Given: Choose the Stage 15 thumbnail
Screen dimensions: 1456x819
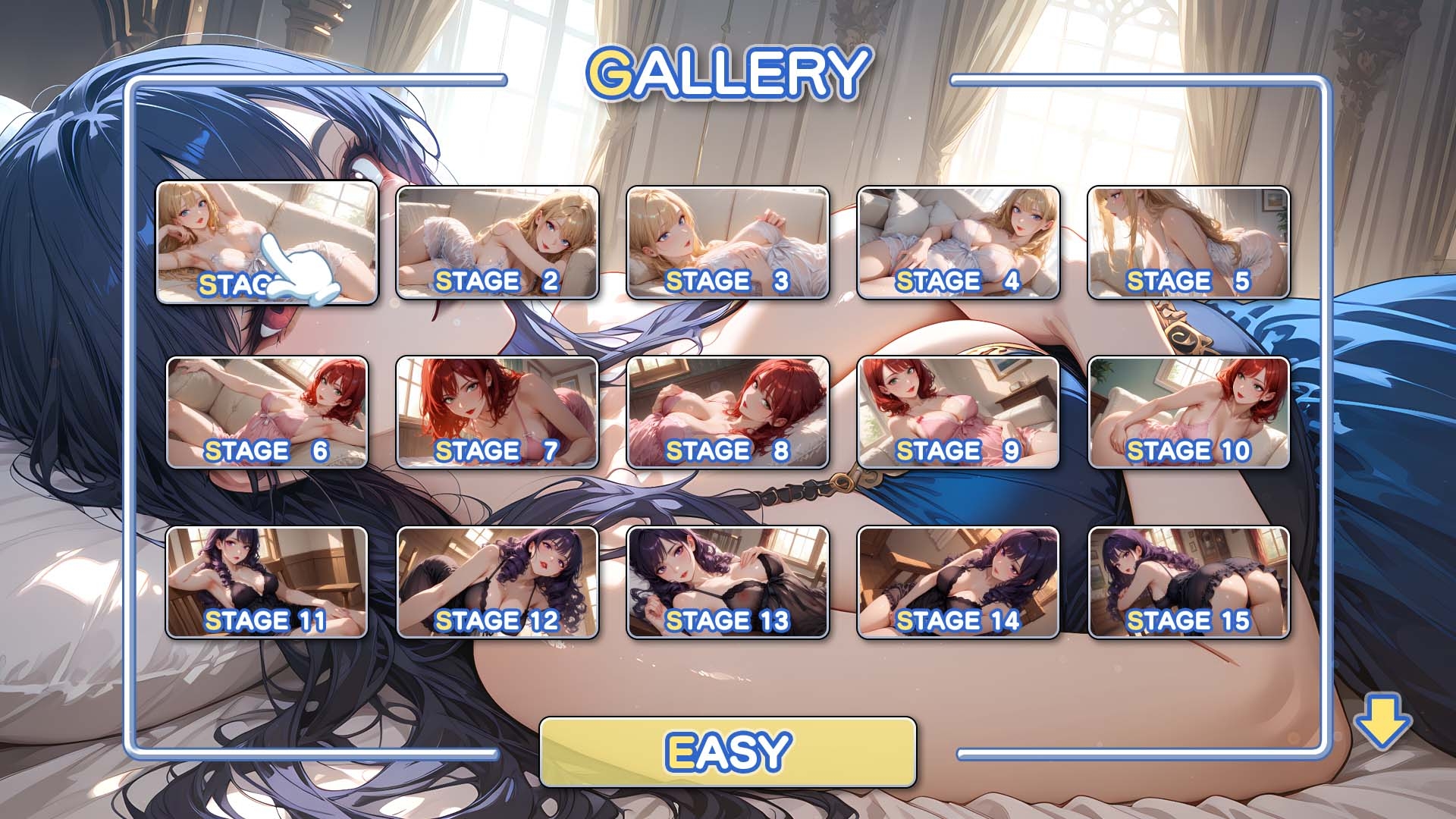Looking at the screenshot, I should click(x=1188, y=582).
